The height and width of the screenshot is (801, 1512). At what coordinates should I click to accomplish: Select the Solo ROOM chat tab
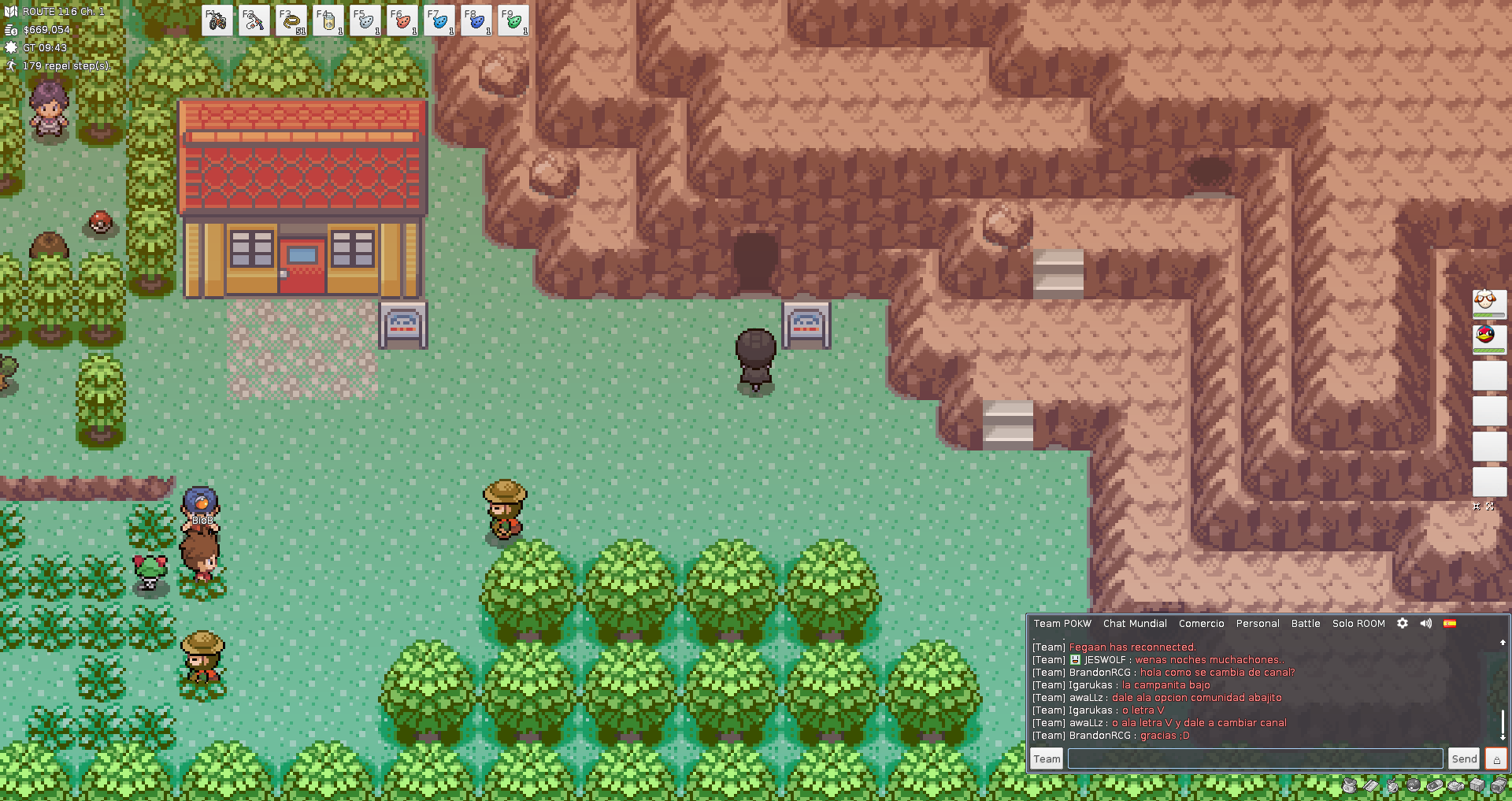(x=1358, y=624)
